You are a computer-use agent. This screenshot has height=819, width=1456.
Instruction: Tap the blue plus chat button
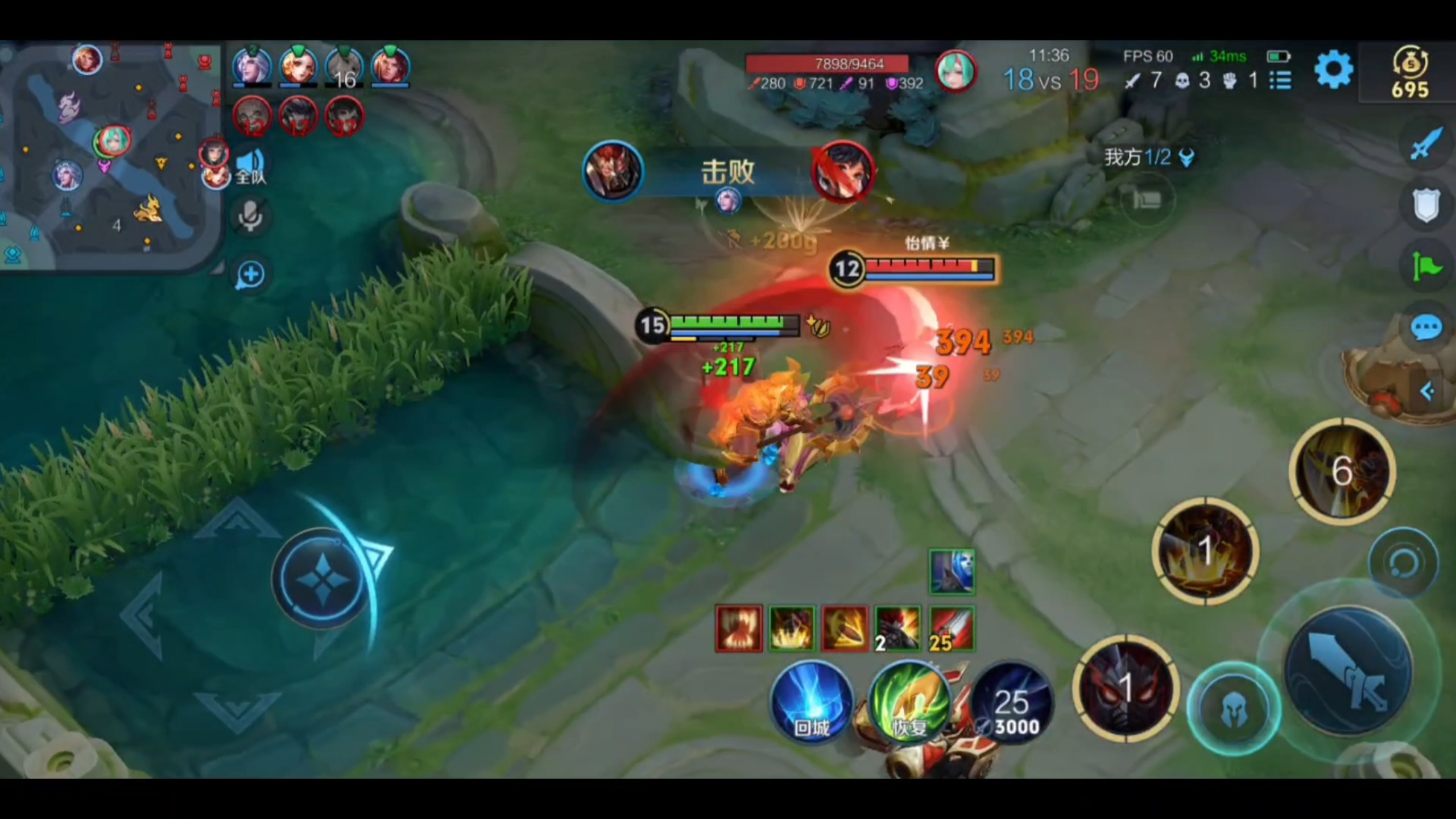pyautogui.click(x=250, y=275)
